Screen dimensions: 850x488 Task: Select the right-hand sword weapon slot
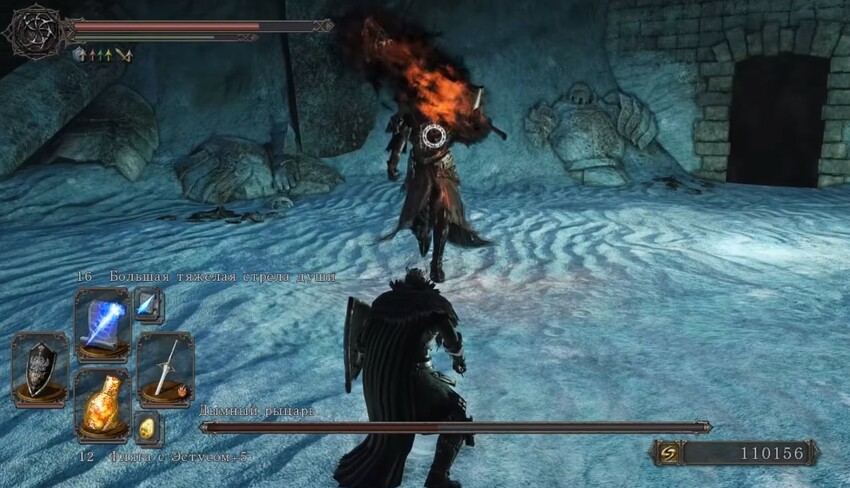tap(165, 367)
